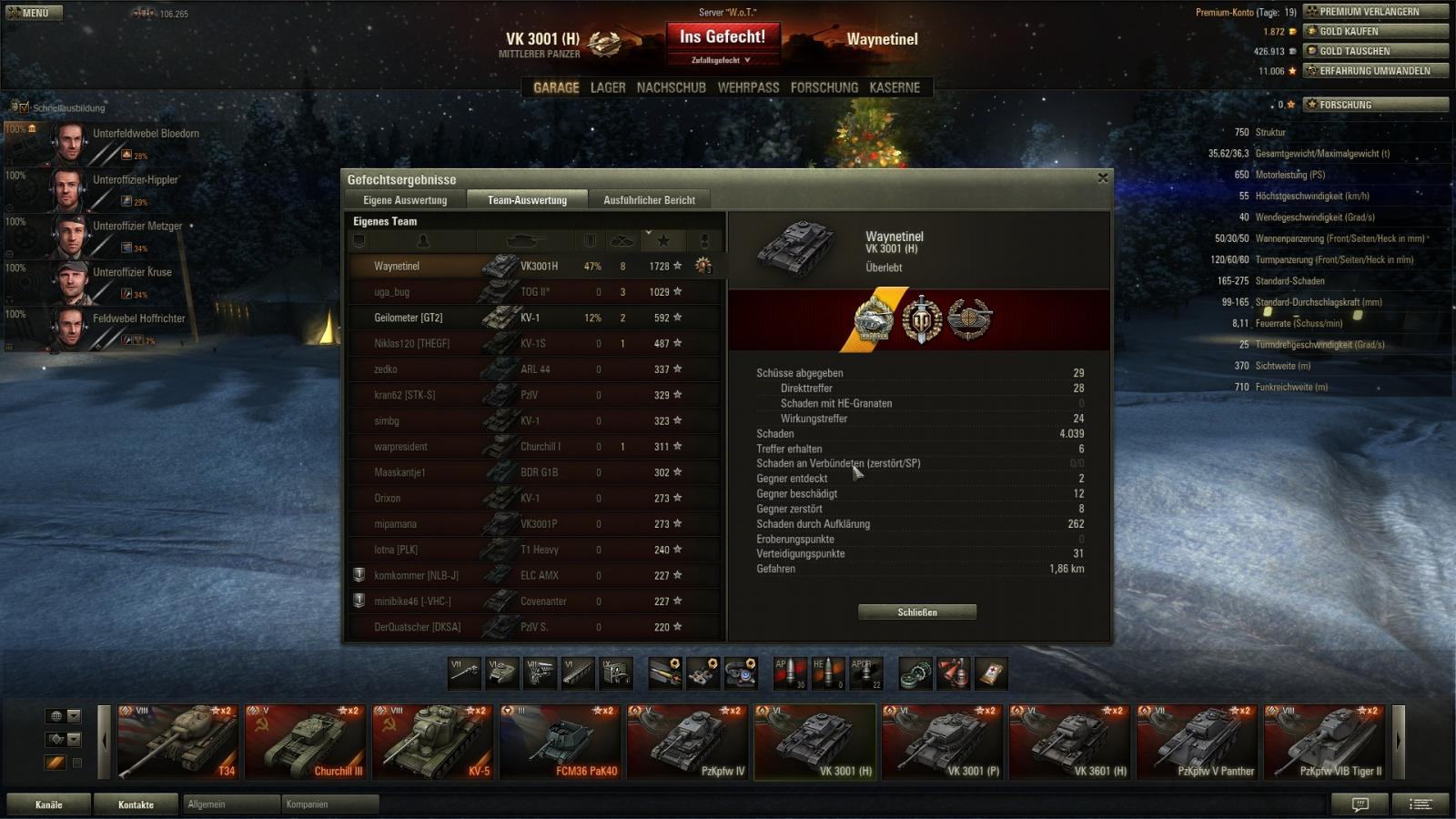Click the Schließen button

(x=916, y=612)
